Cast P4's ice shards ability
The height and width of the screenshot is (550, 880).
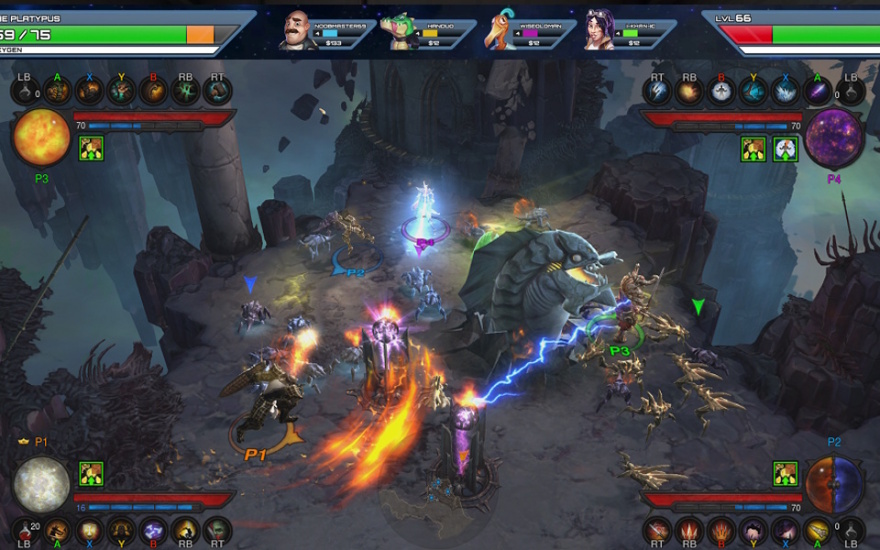click(786, 91)
